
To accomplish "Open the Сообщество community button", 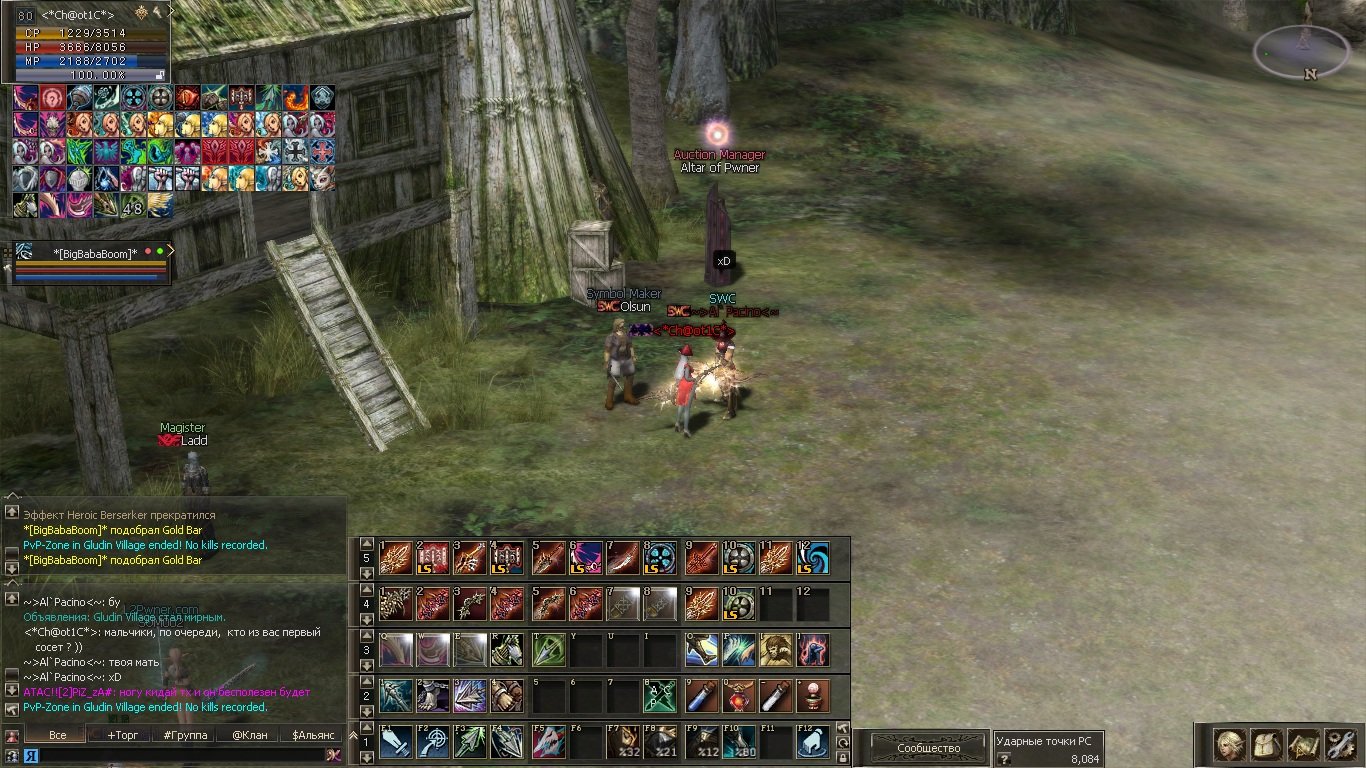I will point(928,747).
